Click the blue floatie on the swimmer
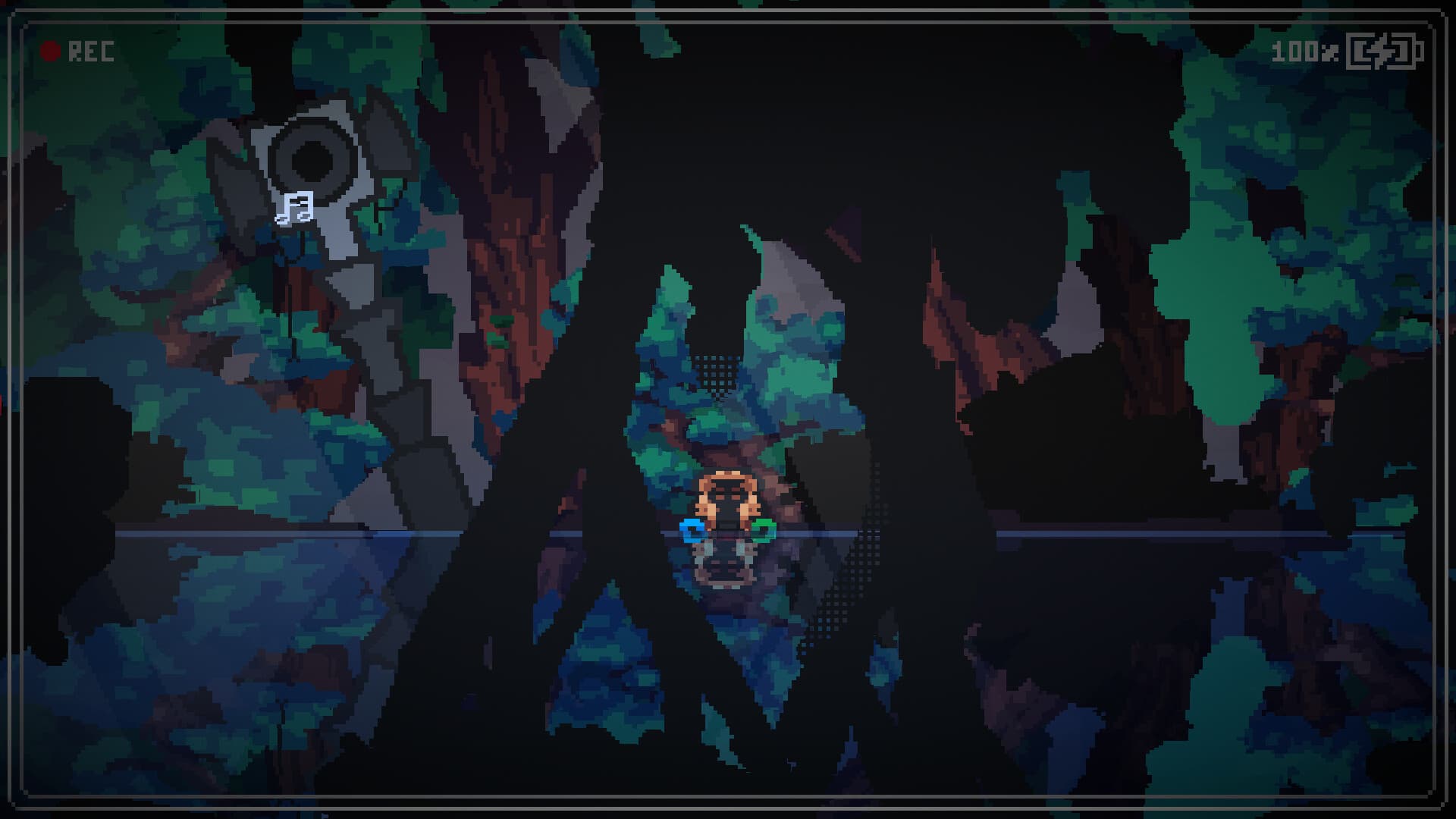Viewport: 1456px width, 819px height. (x=692, y=531)
